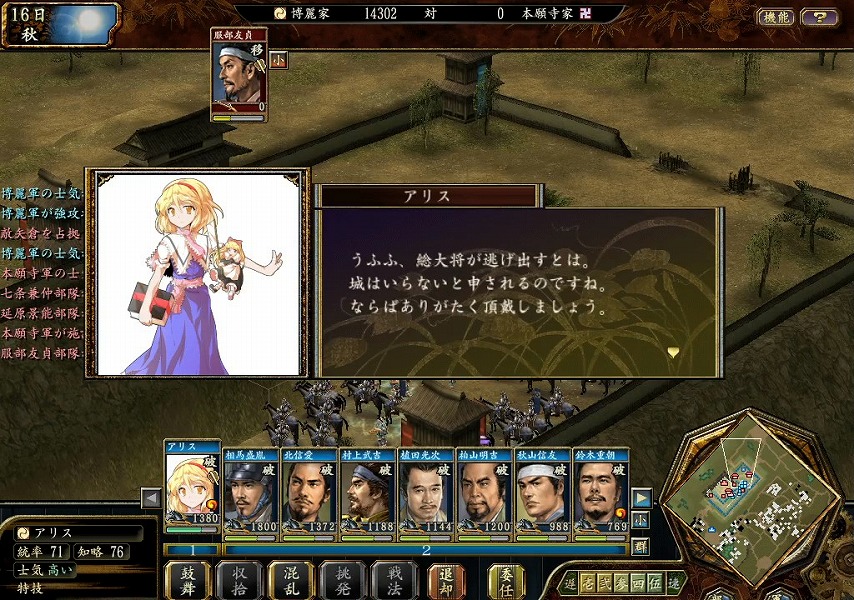The height and width of the screenshot is (600, 854).
Task: Order a retreat with 退却
Action: pos(445,581)
